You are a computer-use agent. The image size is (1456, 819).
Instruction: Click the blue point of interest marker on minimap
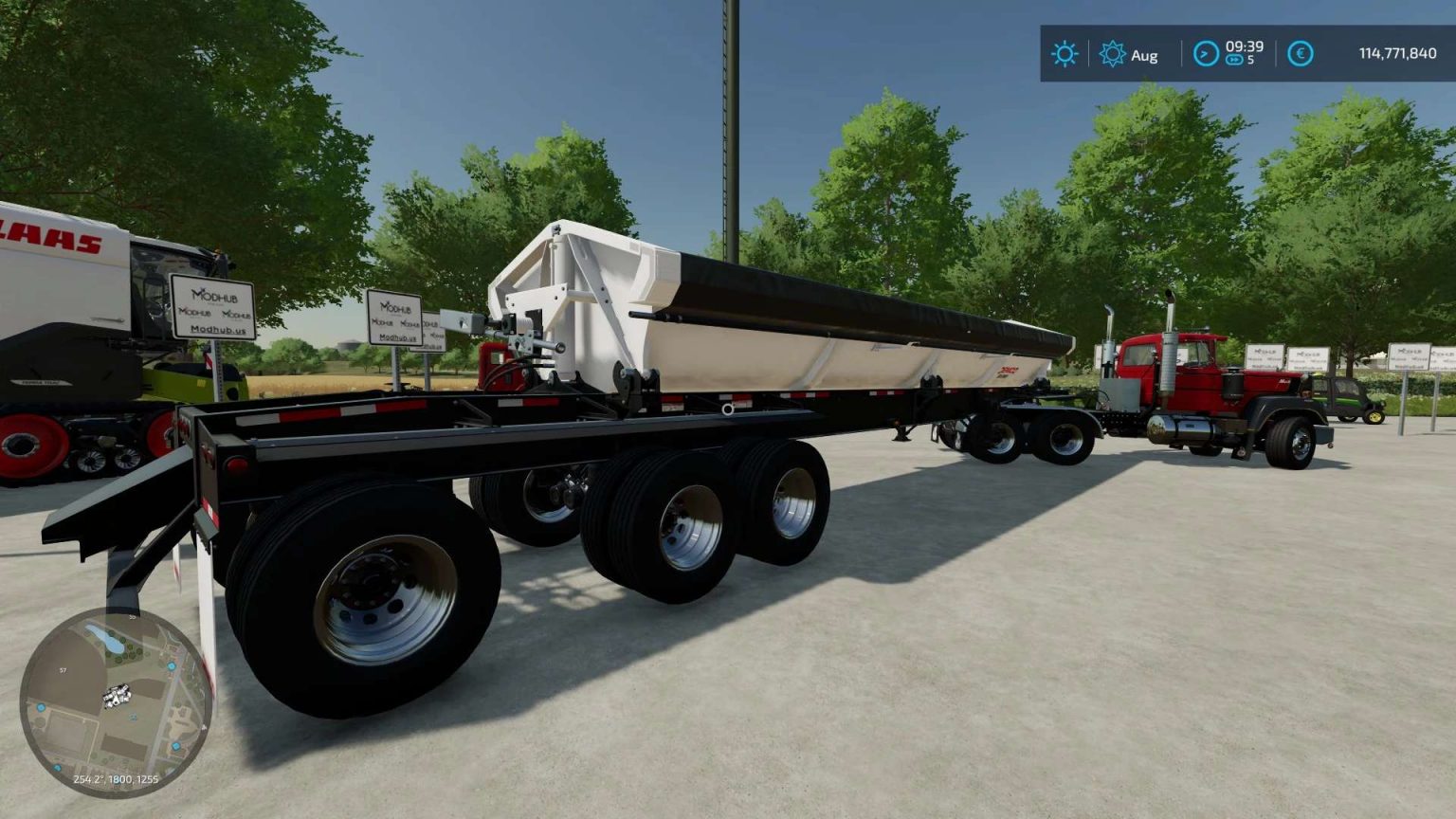[172, 665]
